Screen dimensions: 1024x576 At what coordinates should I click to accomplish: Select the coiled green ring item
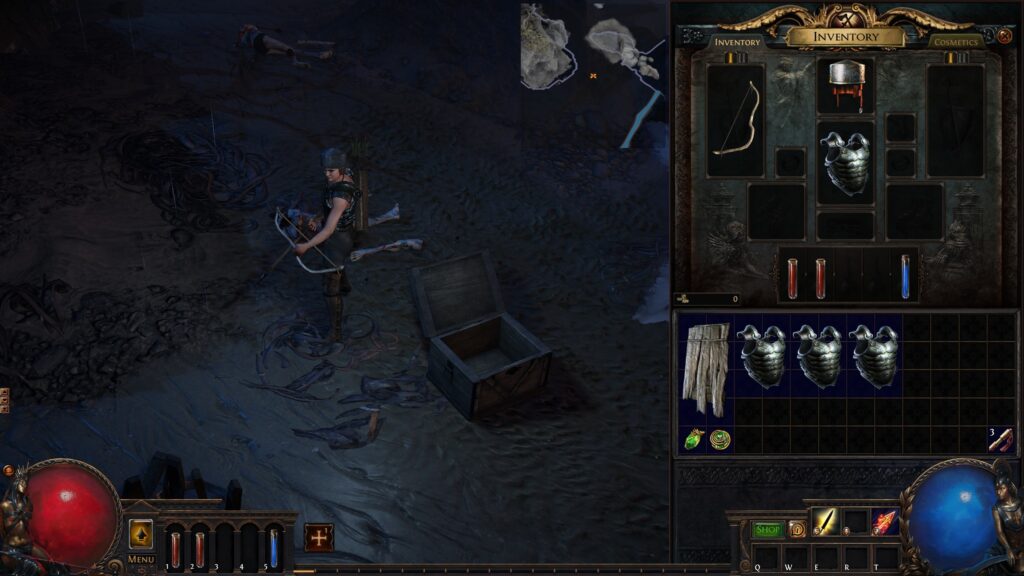(720, 439)
